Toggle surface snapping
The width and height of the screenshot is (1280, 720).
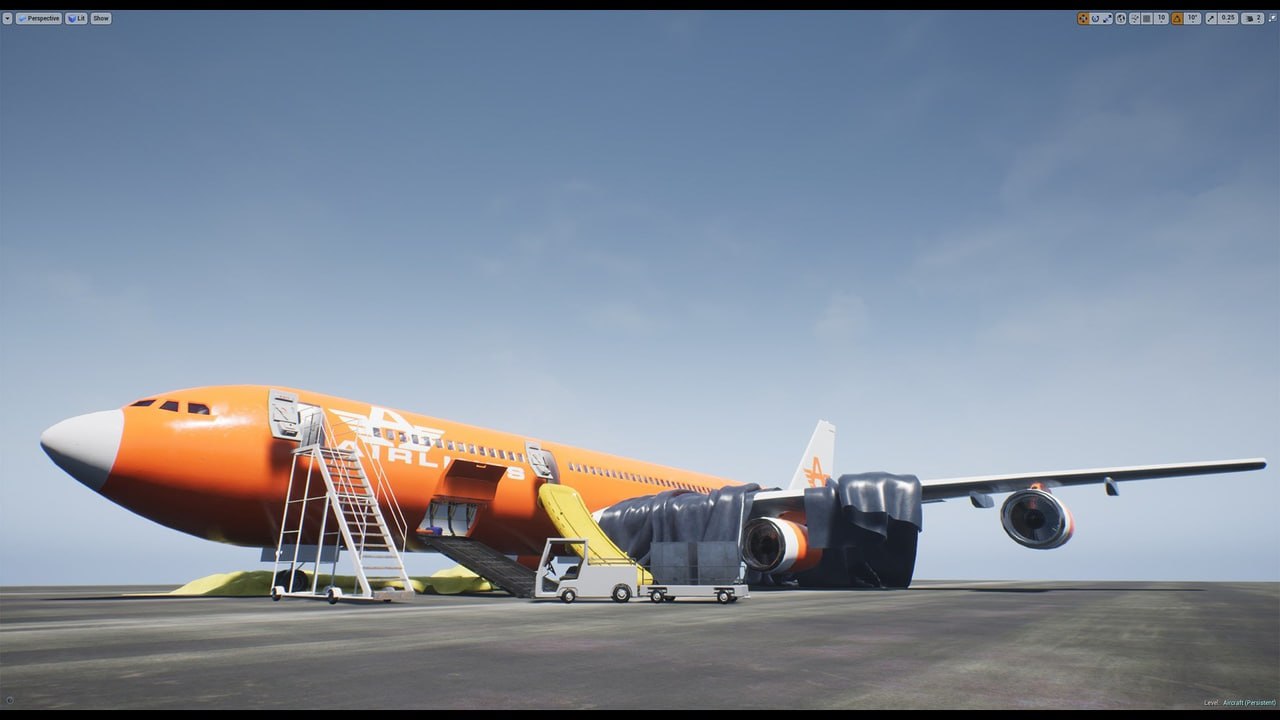point(1135,18)
